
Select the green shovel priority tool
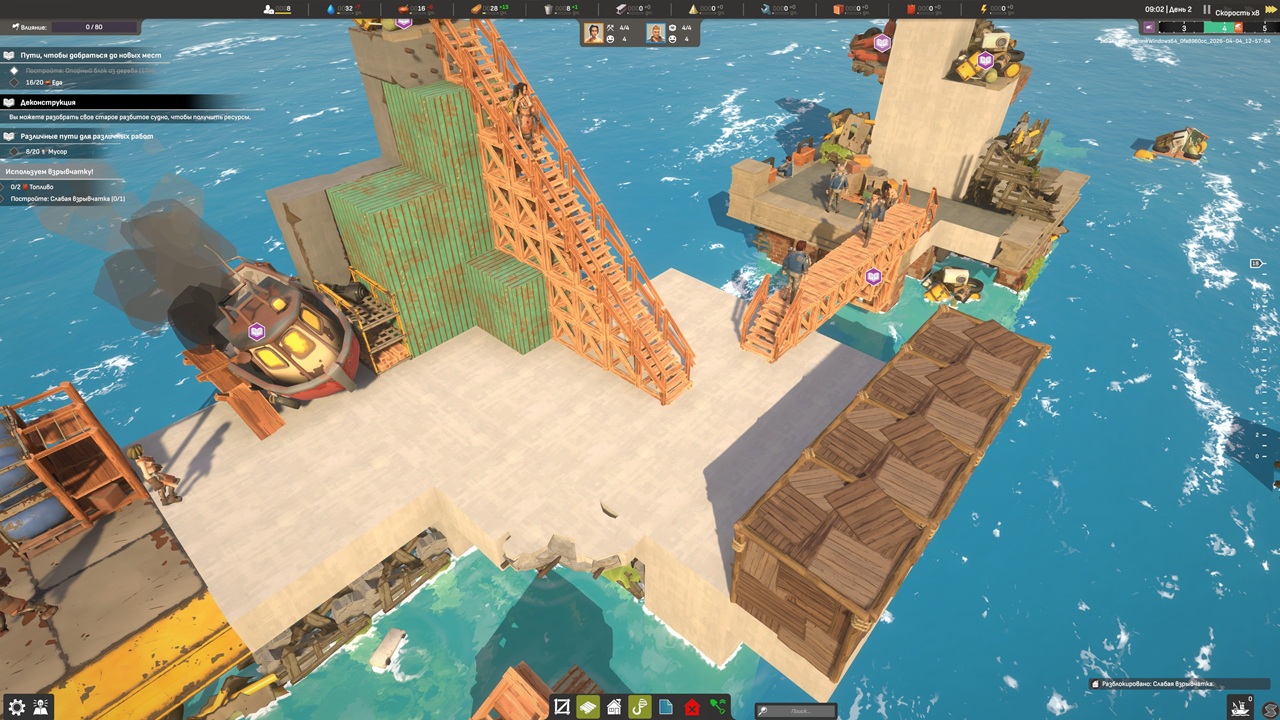(x=717, y=707)
